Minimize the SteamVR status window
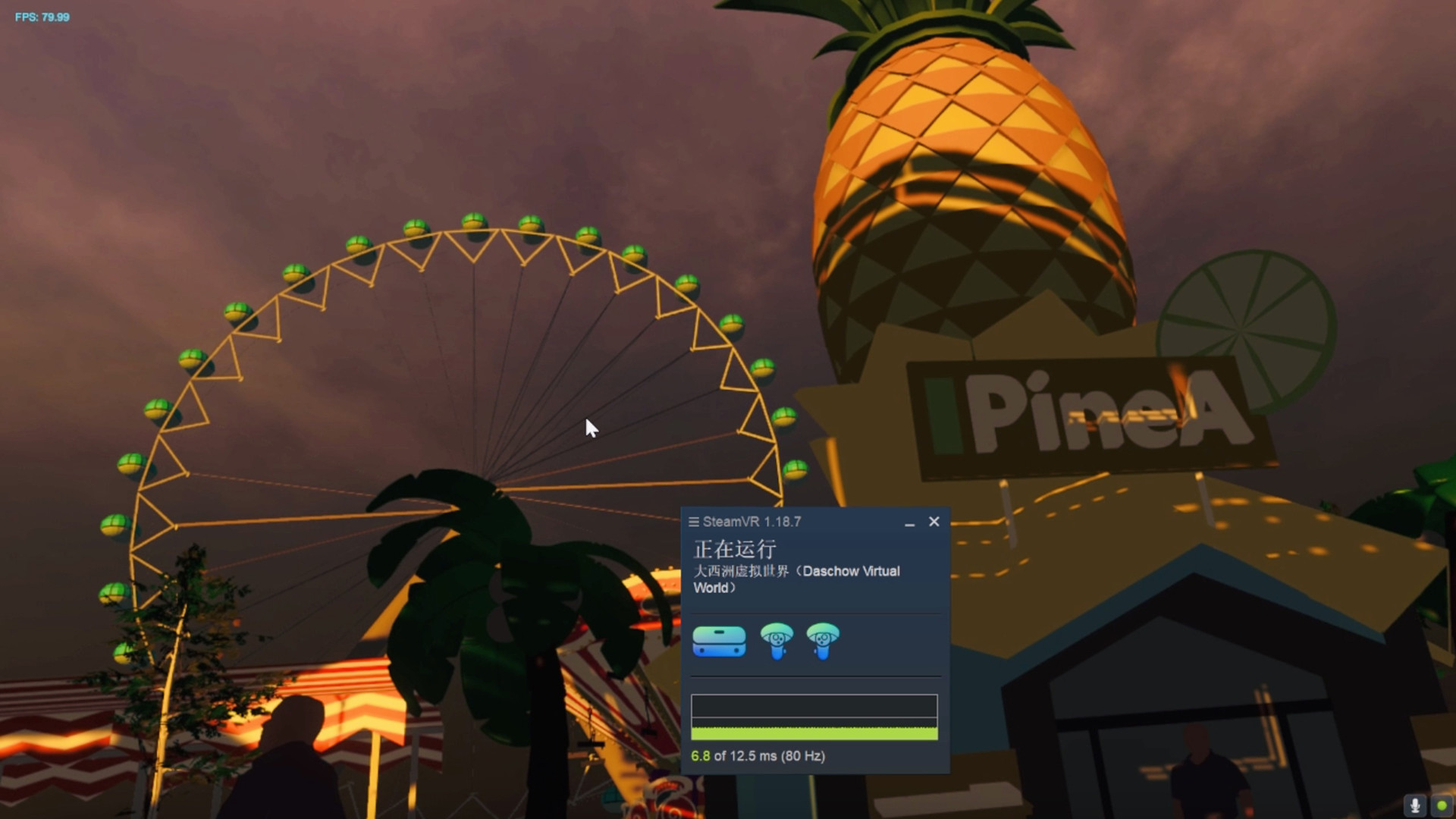 pos(908,524)
